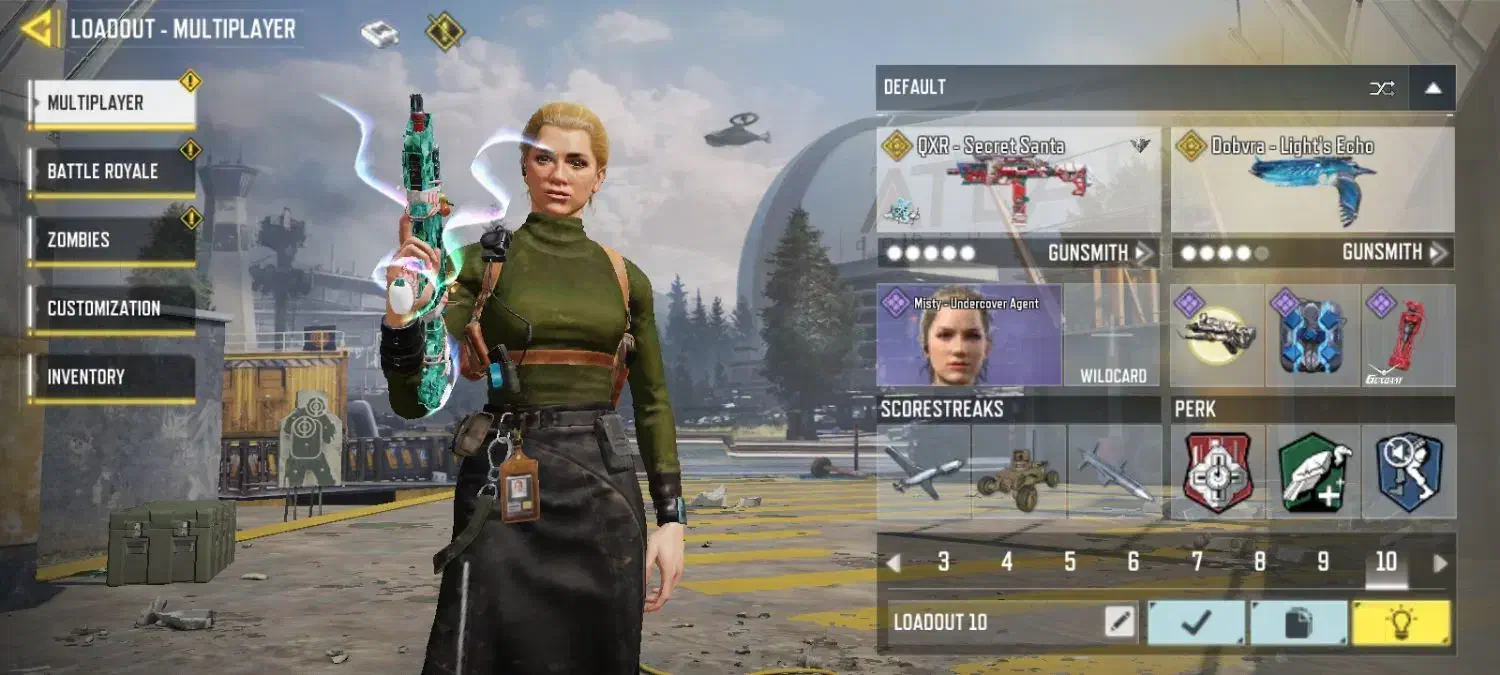The height and width of the screenshot is (675, 1500).
Task: Select the Misty - Undercover Agent operator
Action: 968,336
